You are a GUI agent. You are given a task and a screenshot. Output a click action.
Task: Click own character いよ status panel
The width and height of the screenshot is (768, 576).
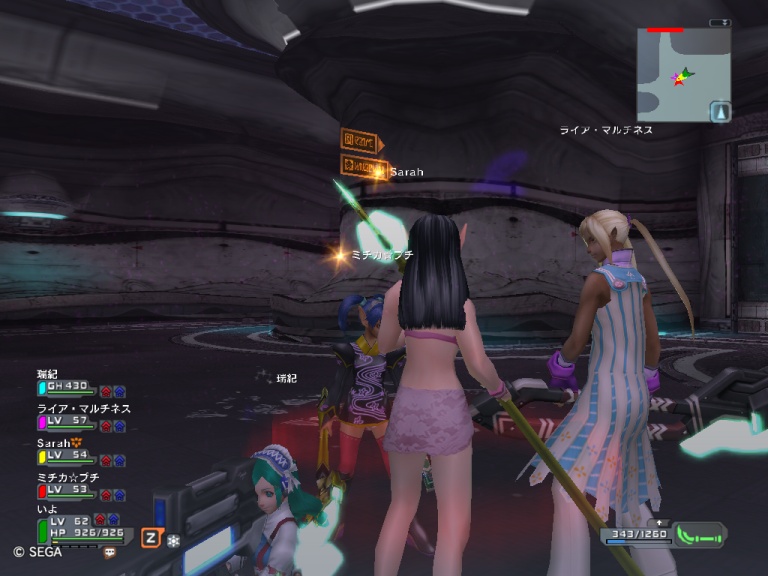(x=78, y=526)
